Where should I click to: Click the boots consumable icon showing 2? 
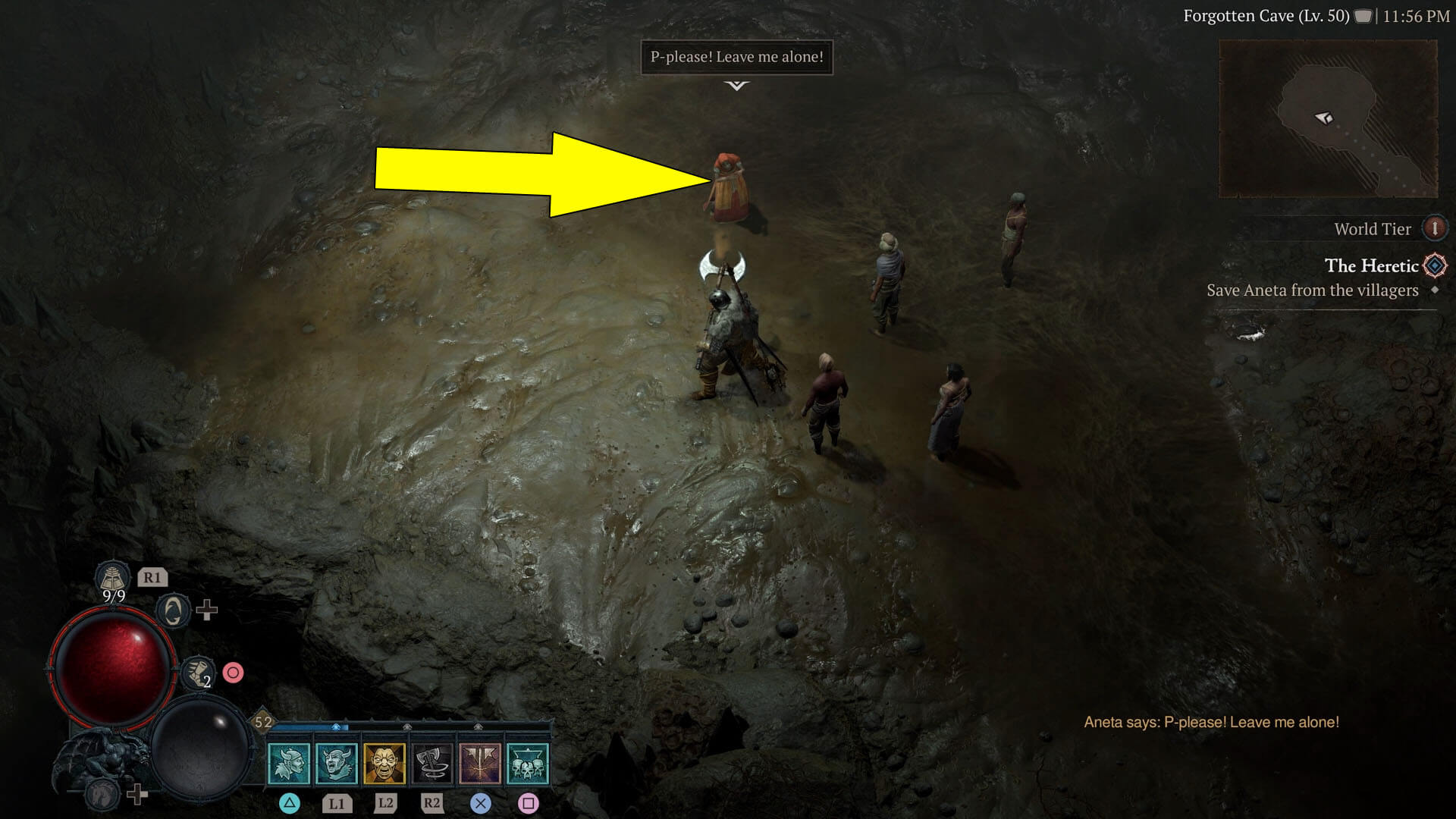point(198,673)
